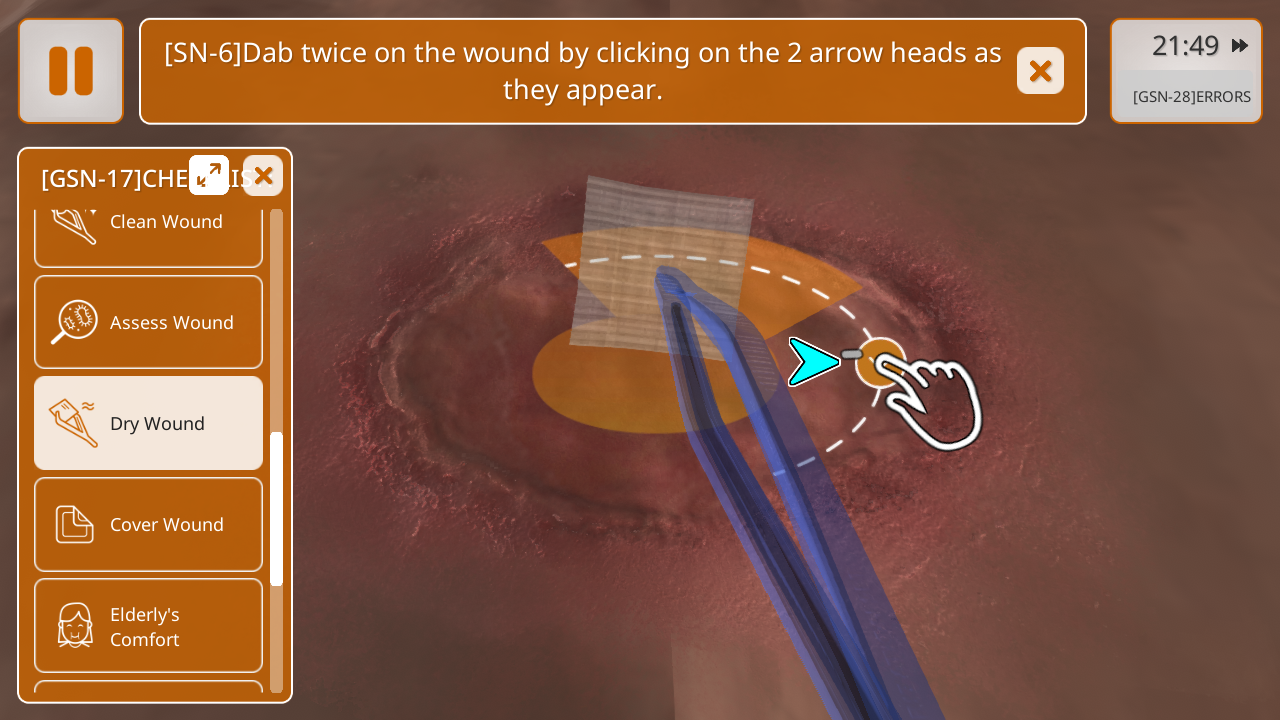Pause the game with the pause button
The width and height of the screenshot is (1280, 720).
tap(71, 71)
